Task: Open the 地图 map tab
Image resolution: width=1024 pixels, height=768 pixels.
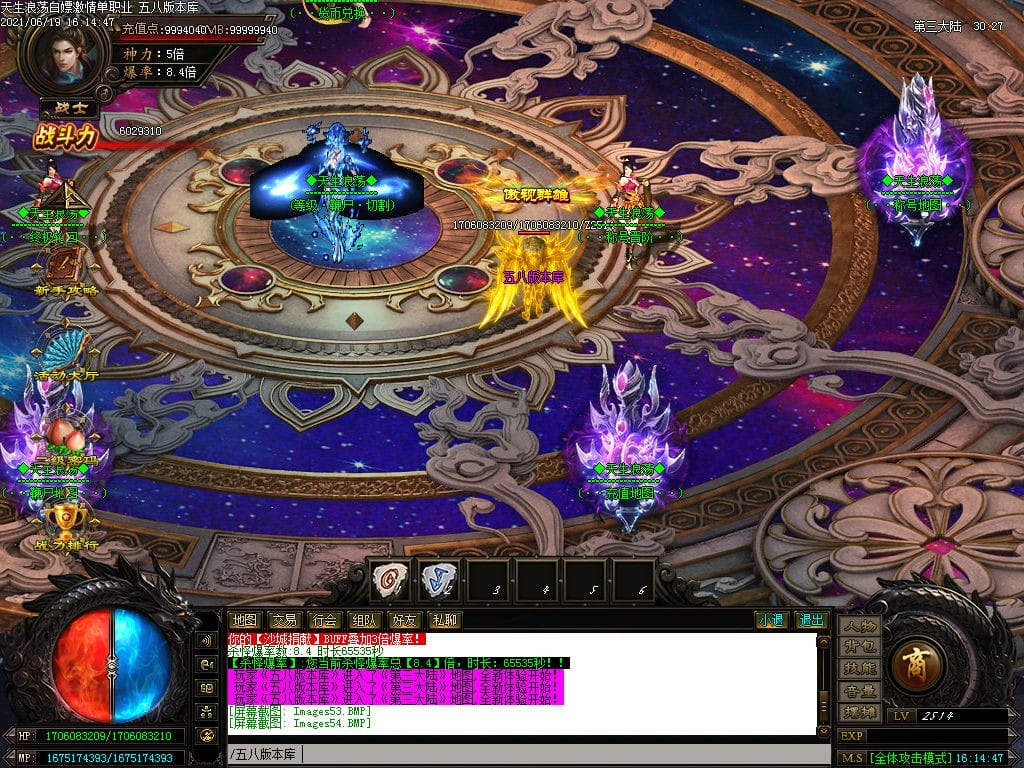Action: coord(244,620)
